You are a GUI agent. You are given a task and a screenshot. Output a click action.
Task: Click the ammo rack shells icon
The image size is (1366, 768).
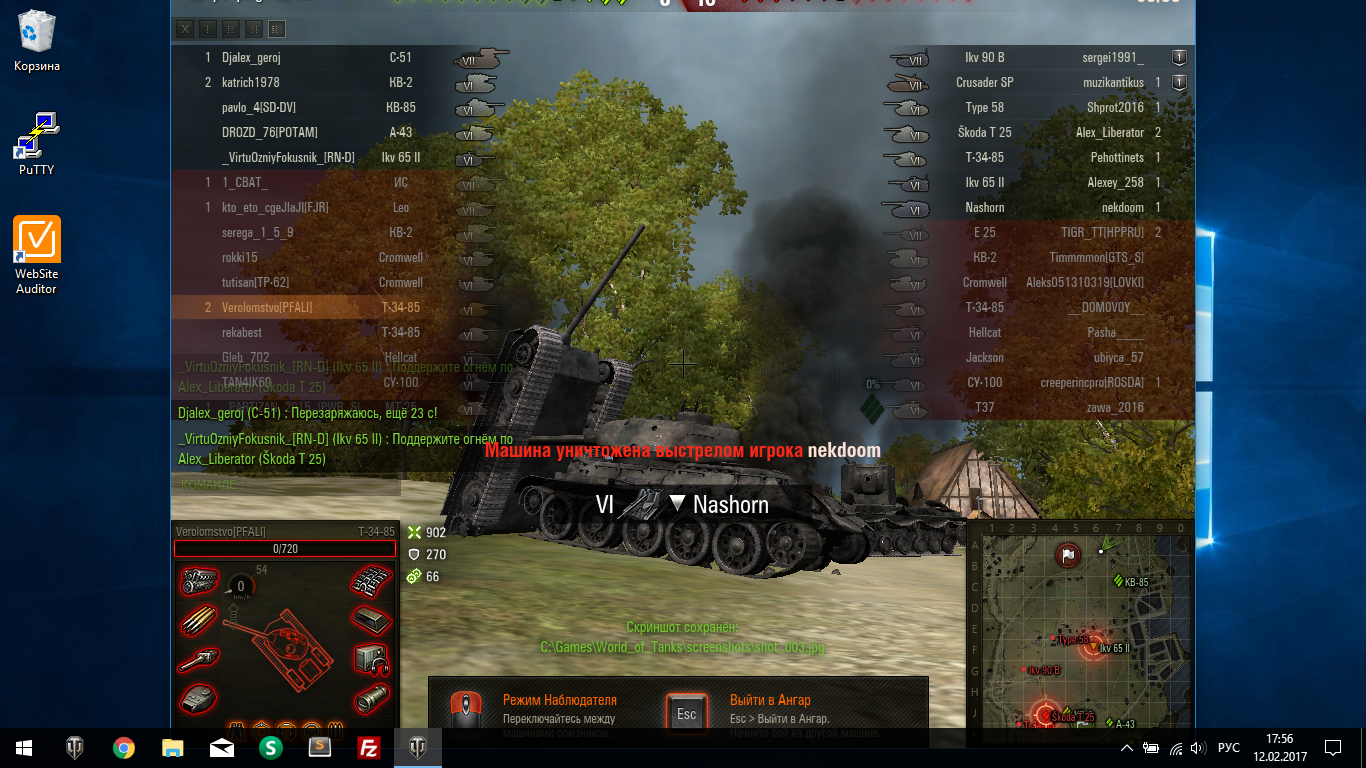[199, 620]
